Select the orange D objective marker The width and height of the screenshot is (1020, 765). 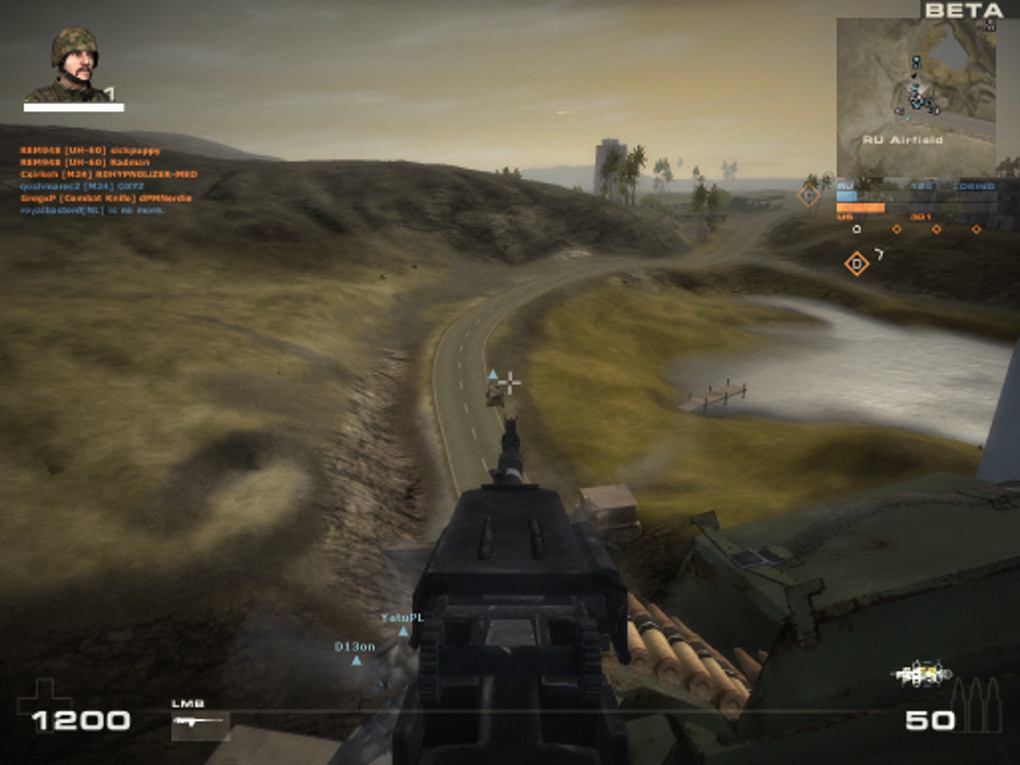pos(856,264)
